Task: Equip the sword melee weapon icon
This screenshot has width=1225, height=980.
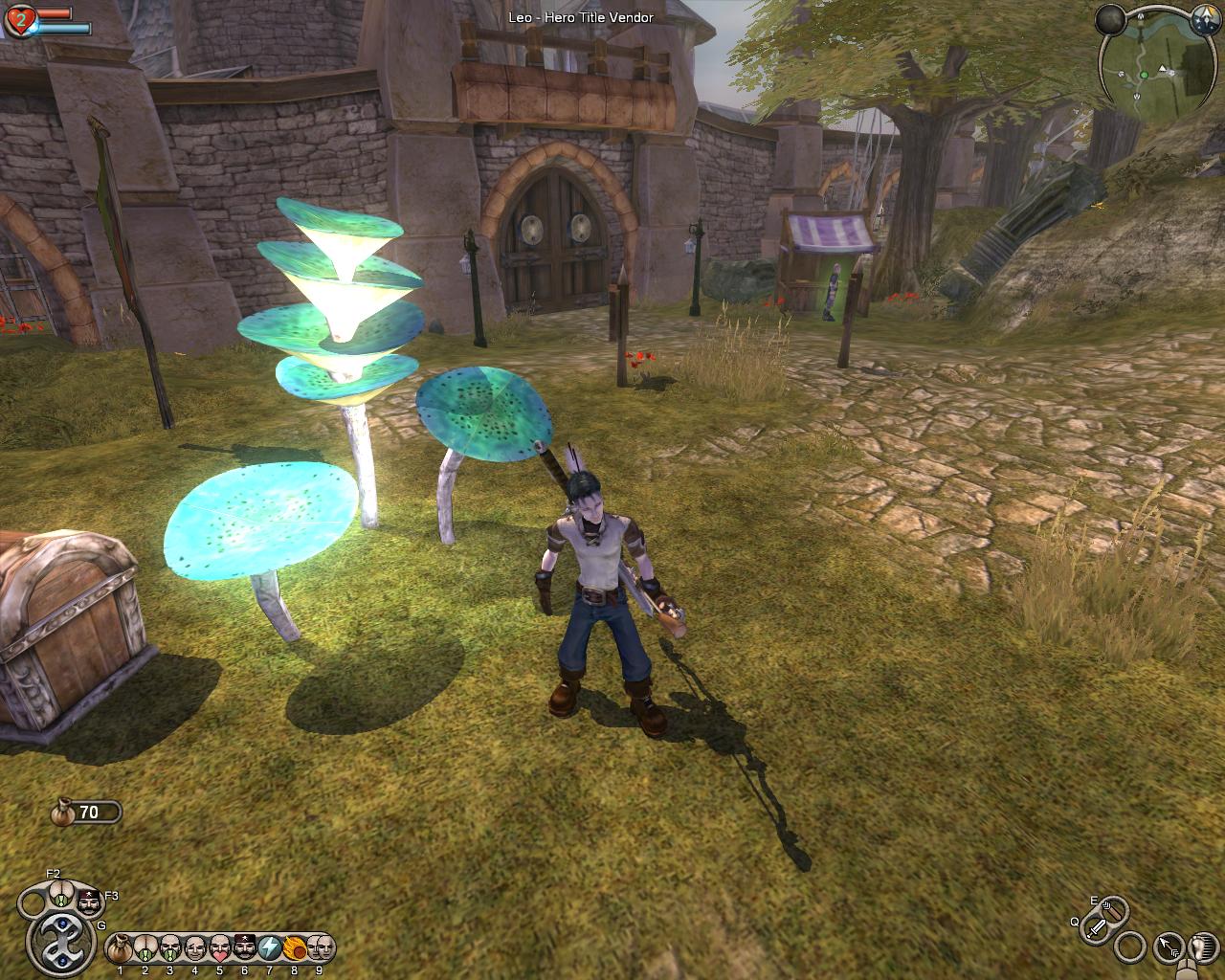Action: (x=1098, y=926)
